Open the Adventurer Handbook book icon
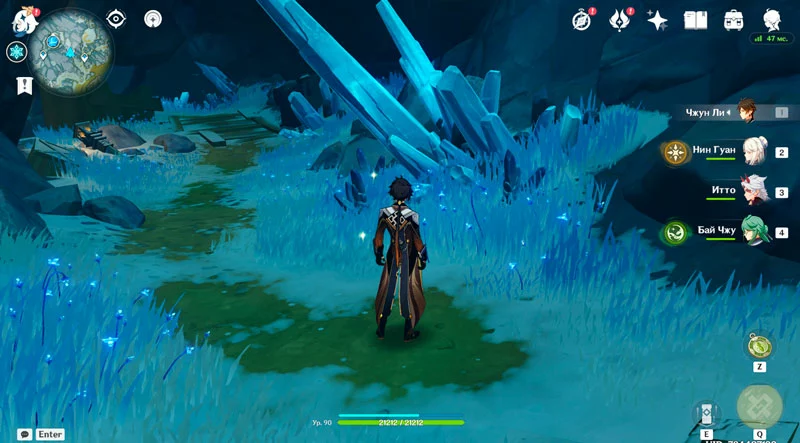Viewport: 800px width, 443px height. [x=695, y=19]
